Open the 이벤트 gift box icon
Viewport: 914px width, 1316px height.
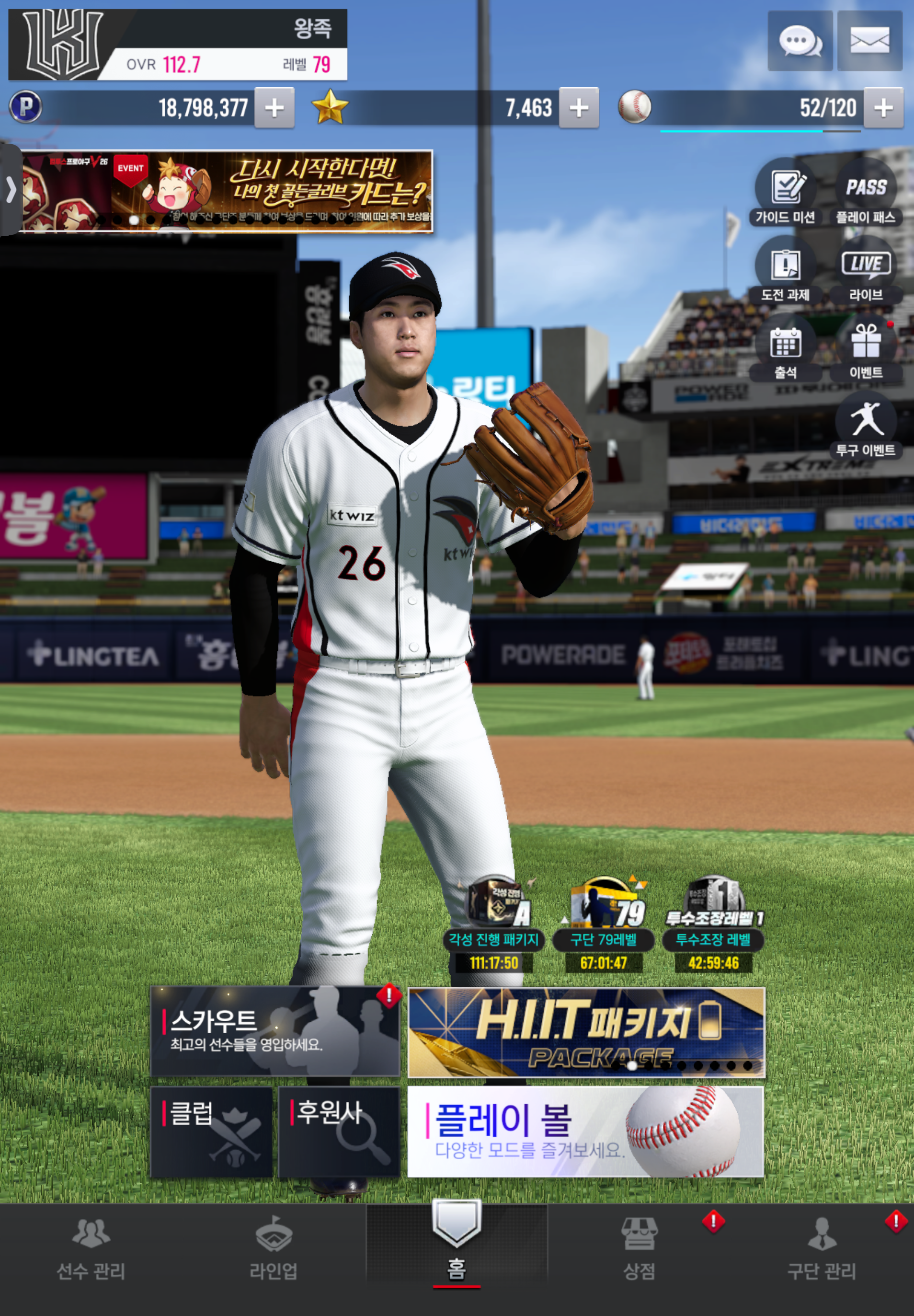pyautogui.click(x=865, y=348)
